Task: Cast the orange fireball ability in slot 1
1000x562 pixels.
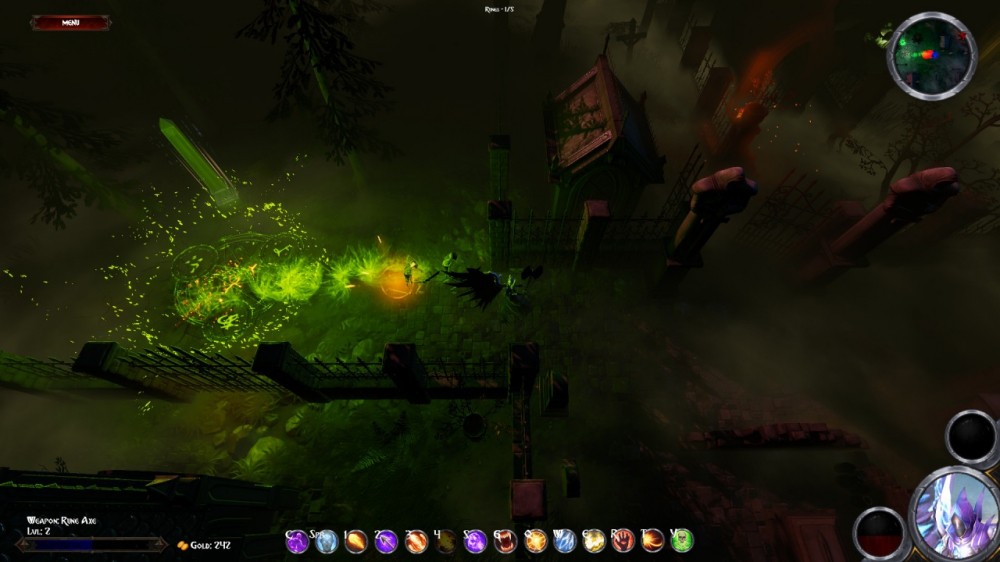Action: tap(356, 541)
